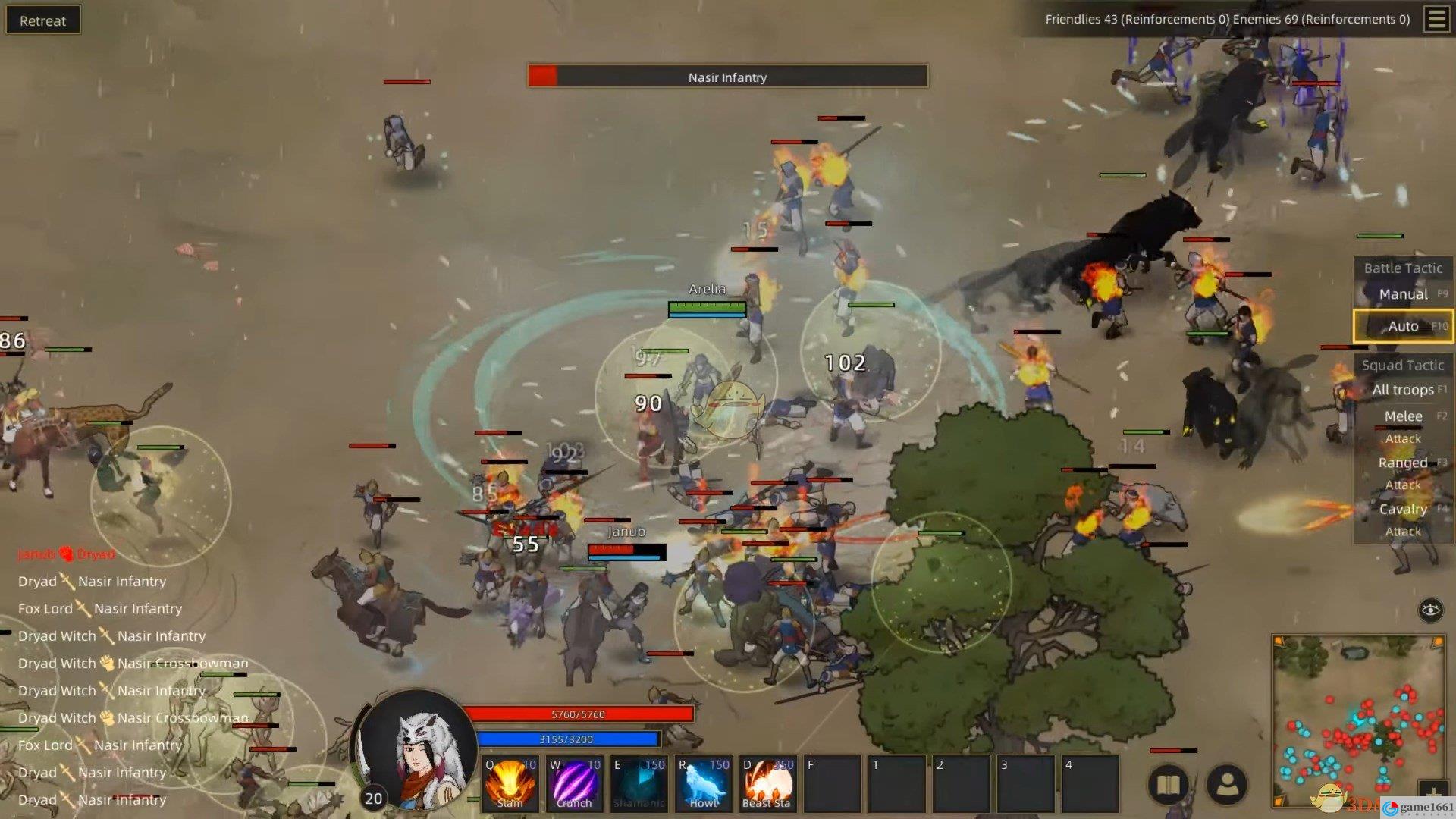The width and height of the screenshot is (1456, 819).
Task: Open the hamburger menu
Action: tap(1436, 19)
